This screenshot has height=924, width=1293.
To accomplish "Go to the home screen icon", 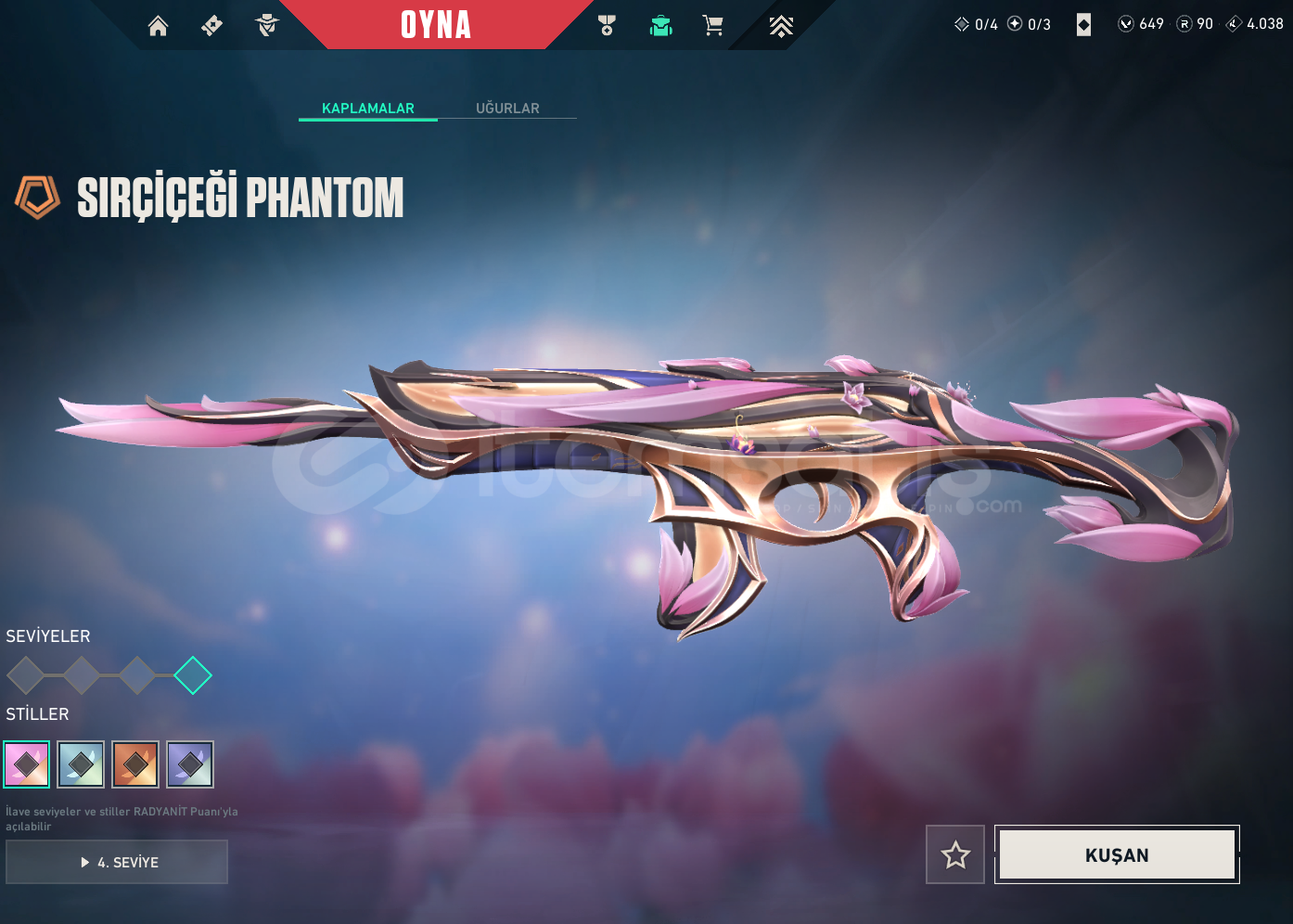I will tap(159, 26).
